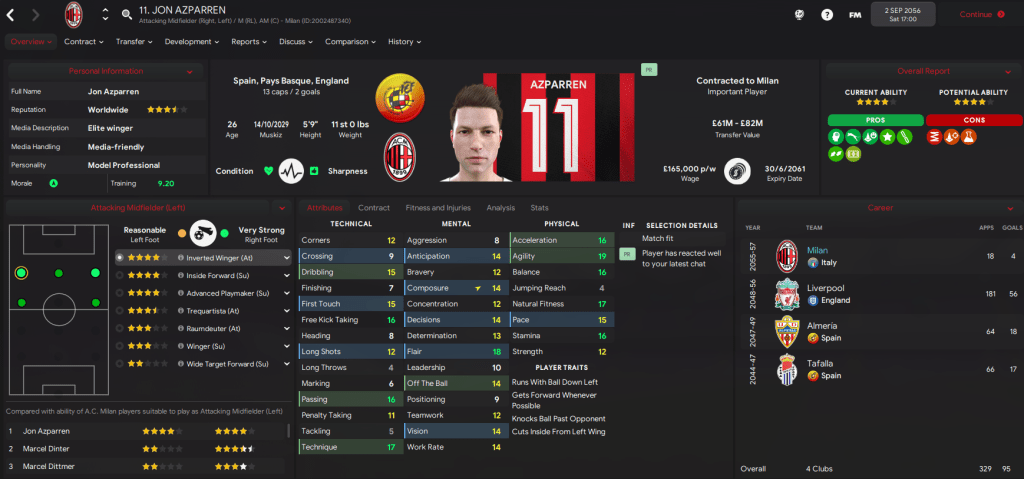The image size is (1024, 479).
Task: Open the Reports menu
Action: pyautogui.click(x=248, y=42)
